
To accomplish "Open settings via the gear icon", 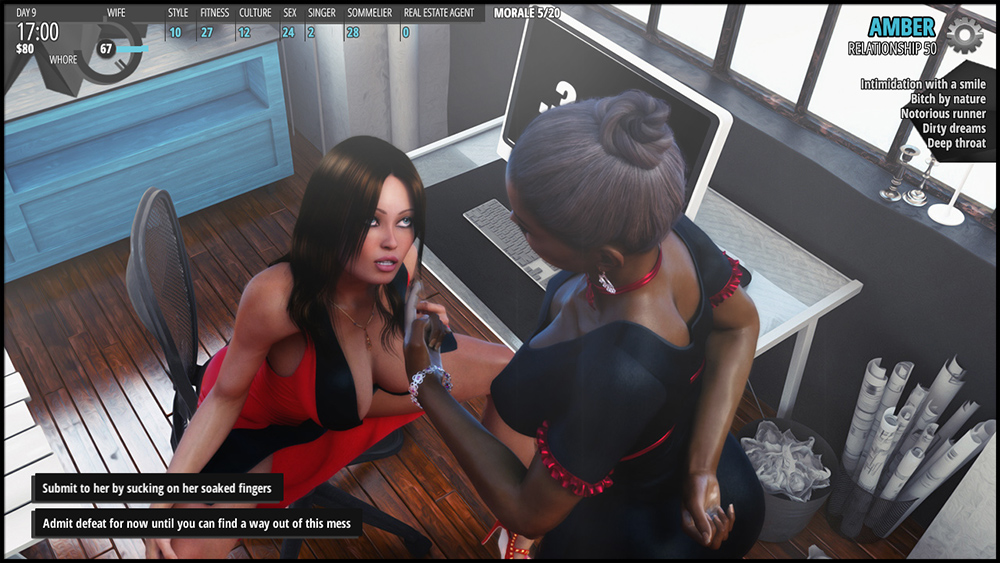I will [964, 35].
